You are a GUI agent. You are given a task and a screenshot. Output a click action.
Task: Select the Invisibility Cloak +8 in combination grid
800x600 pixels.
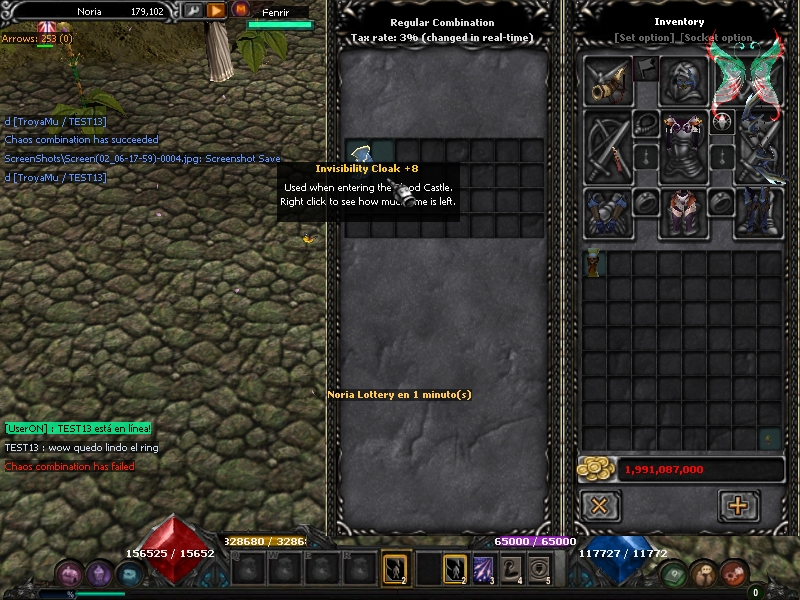[360, 152]
